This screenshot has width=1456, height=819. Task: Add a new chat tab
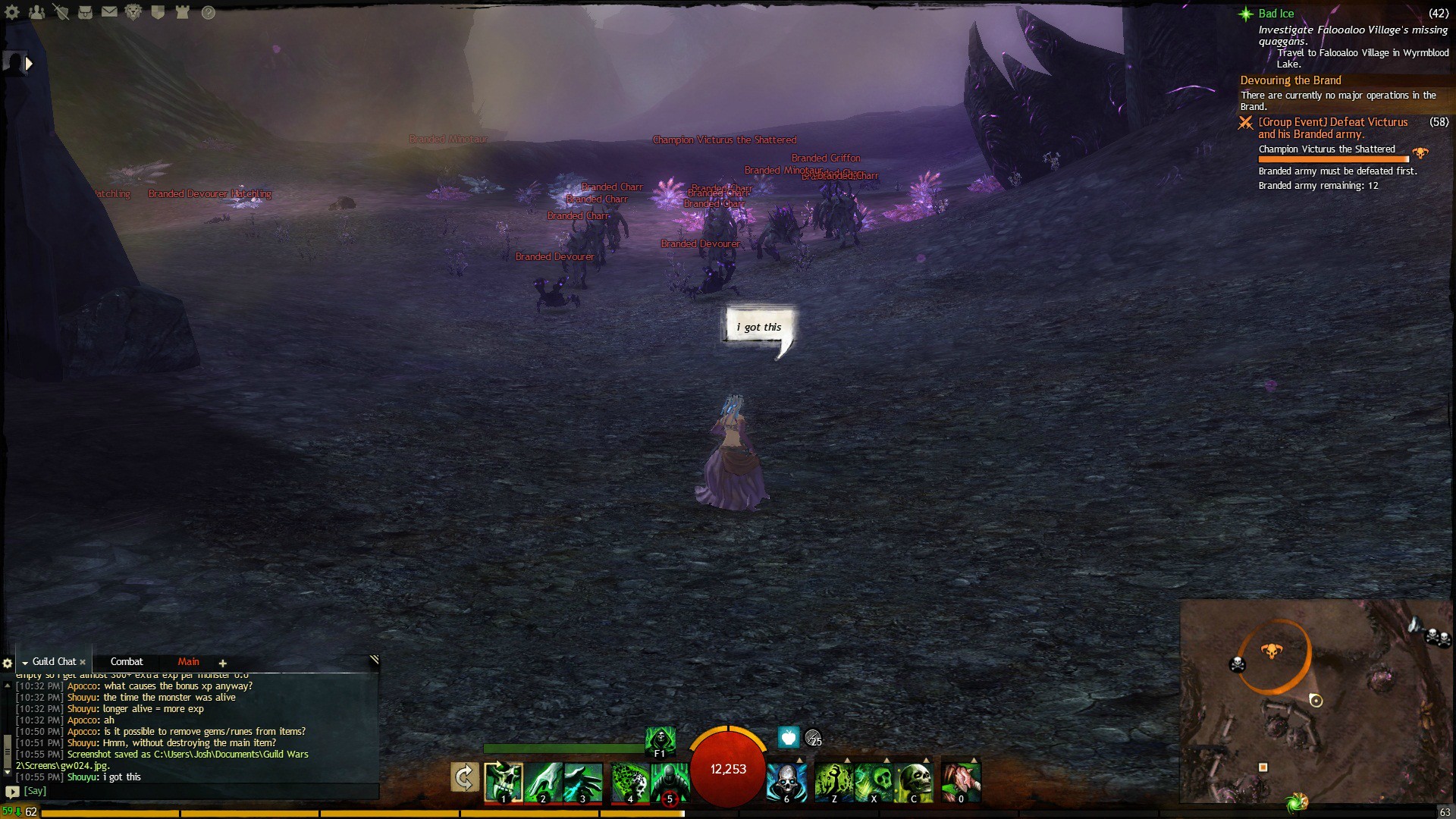pyautogui.click(x=223, y=664)
